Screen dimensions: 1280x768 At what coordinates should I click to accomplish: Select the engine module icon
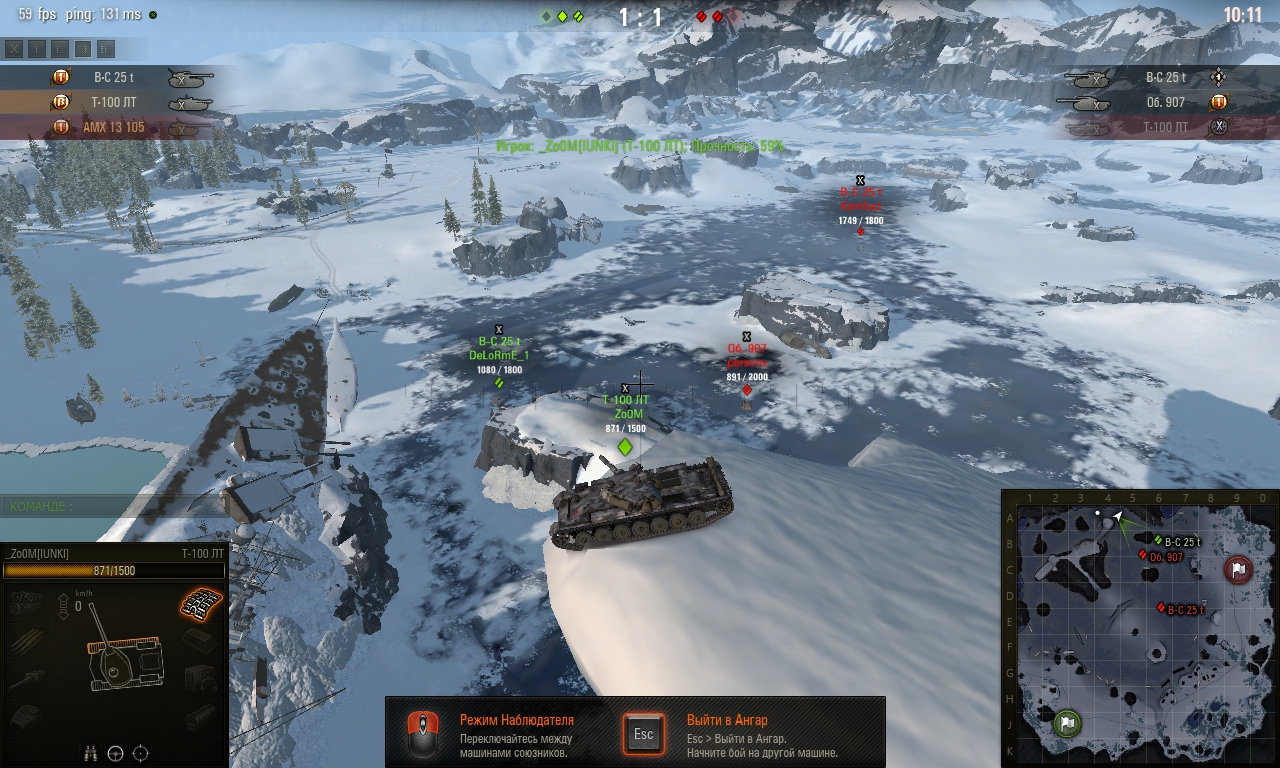(26, 603)
